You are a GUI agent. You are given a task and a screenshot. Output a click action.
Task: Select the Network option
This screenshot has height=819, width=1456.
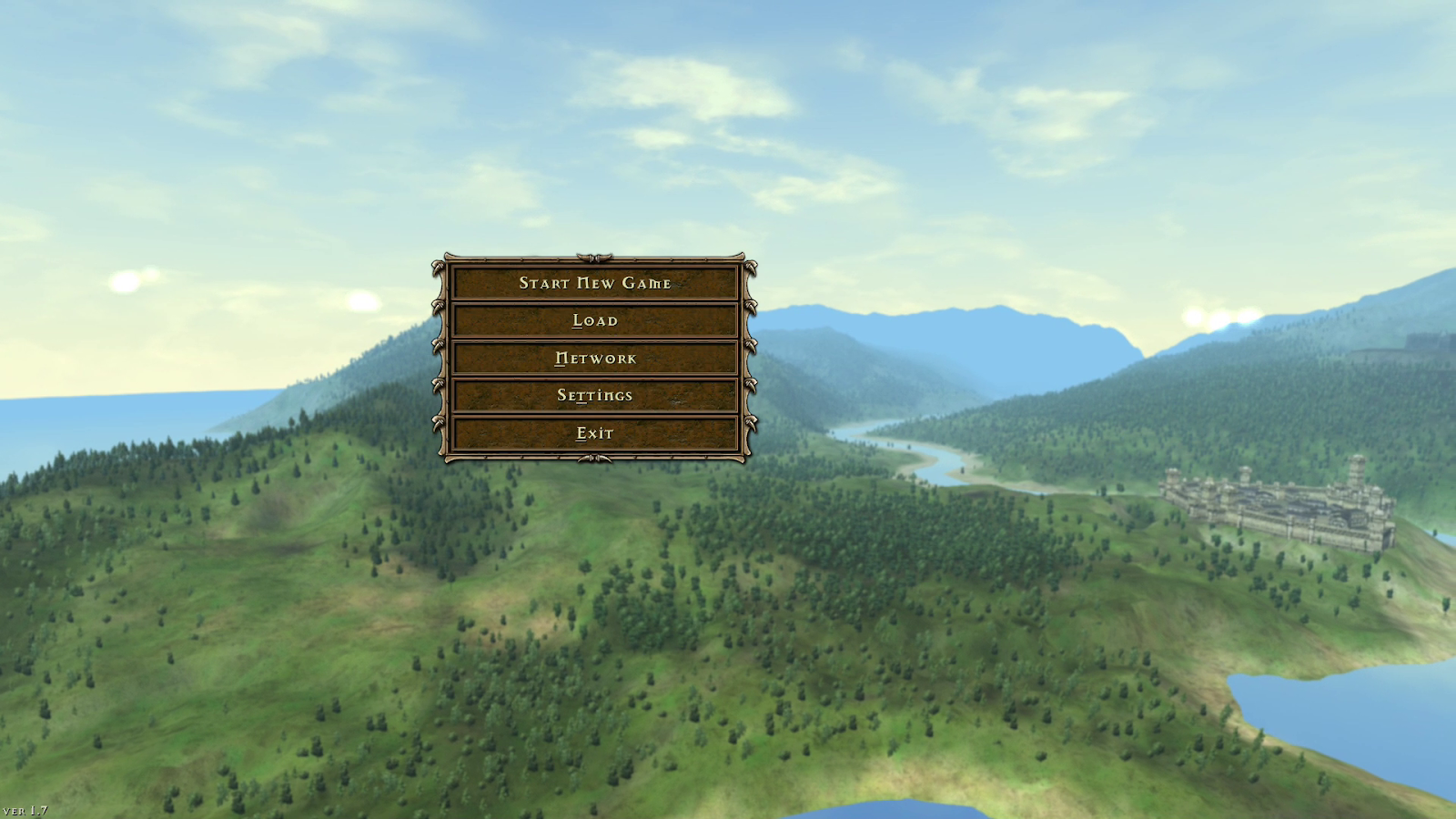click(x=594, y=359)
